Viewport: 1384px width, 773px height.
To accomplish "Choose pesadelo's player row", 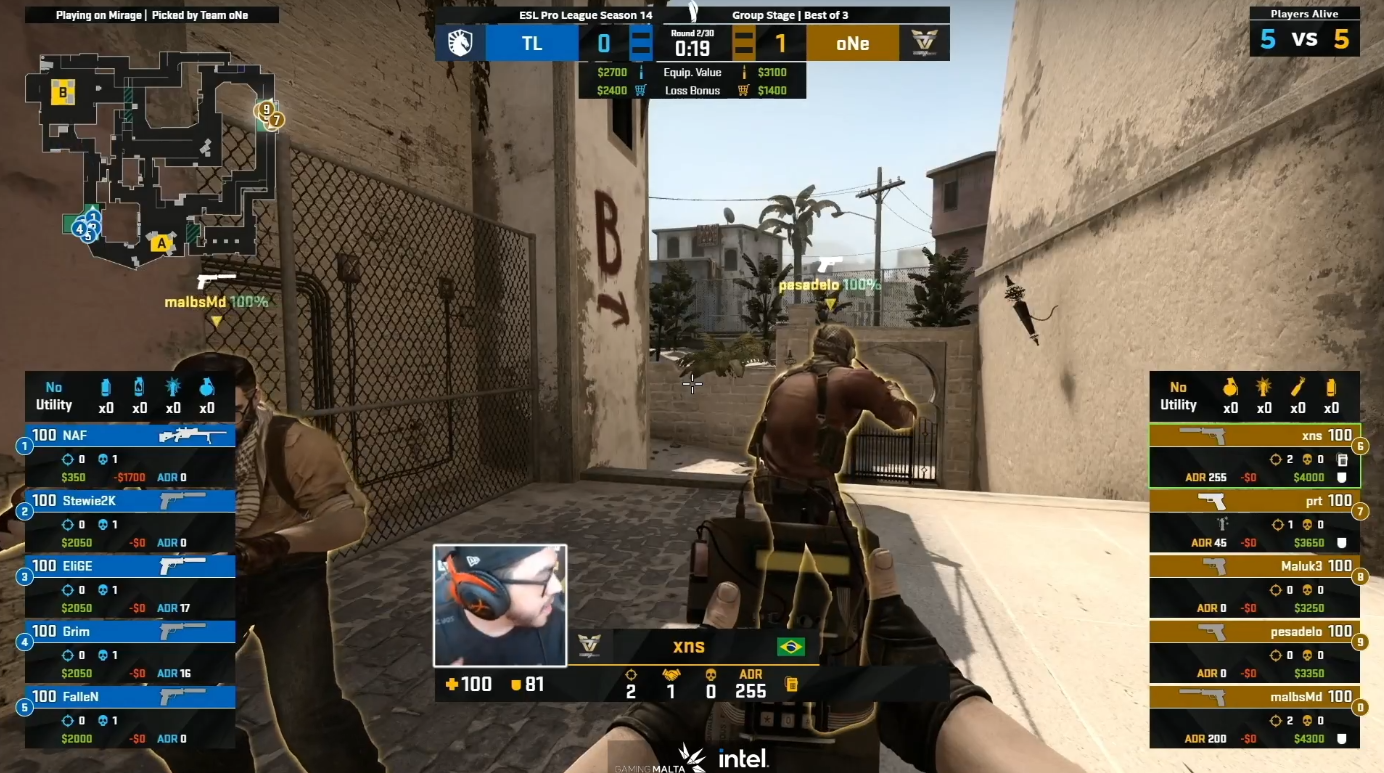I will (x=1254, y=651).
